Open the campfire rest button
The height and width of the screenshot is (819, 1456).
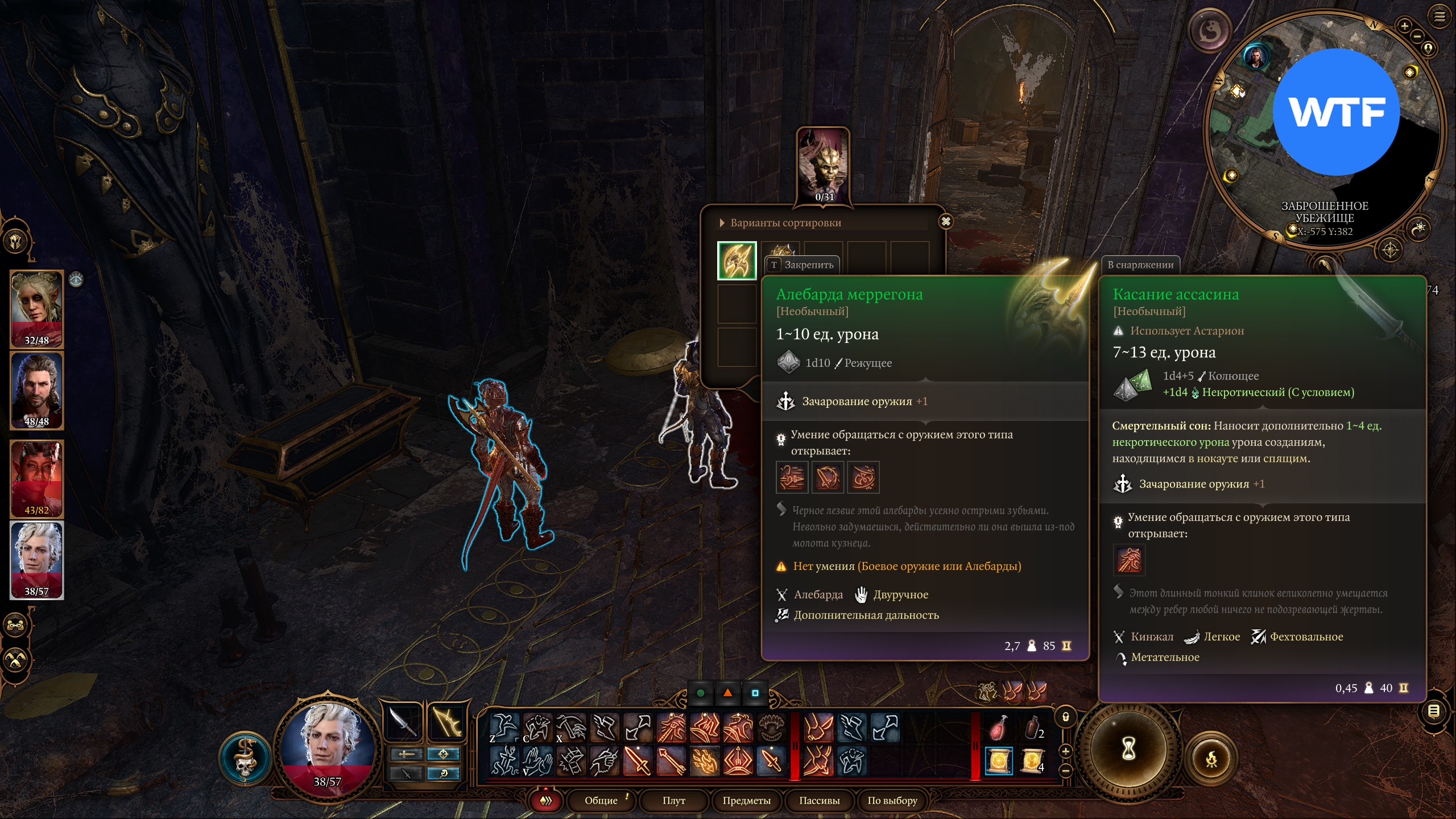(1212, 759)
